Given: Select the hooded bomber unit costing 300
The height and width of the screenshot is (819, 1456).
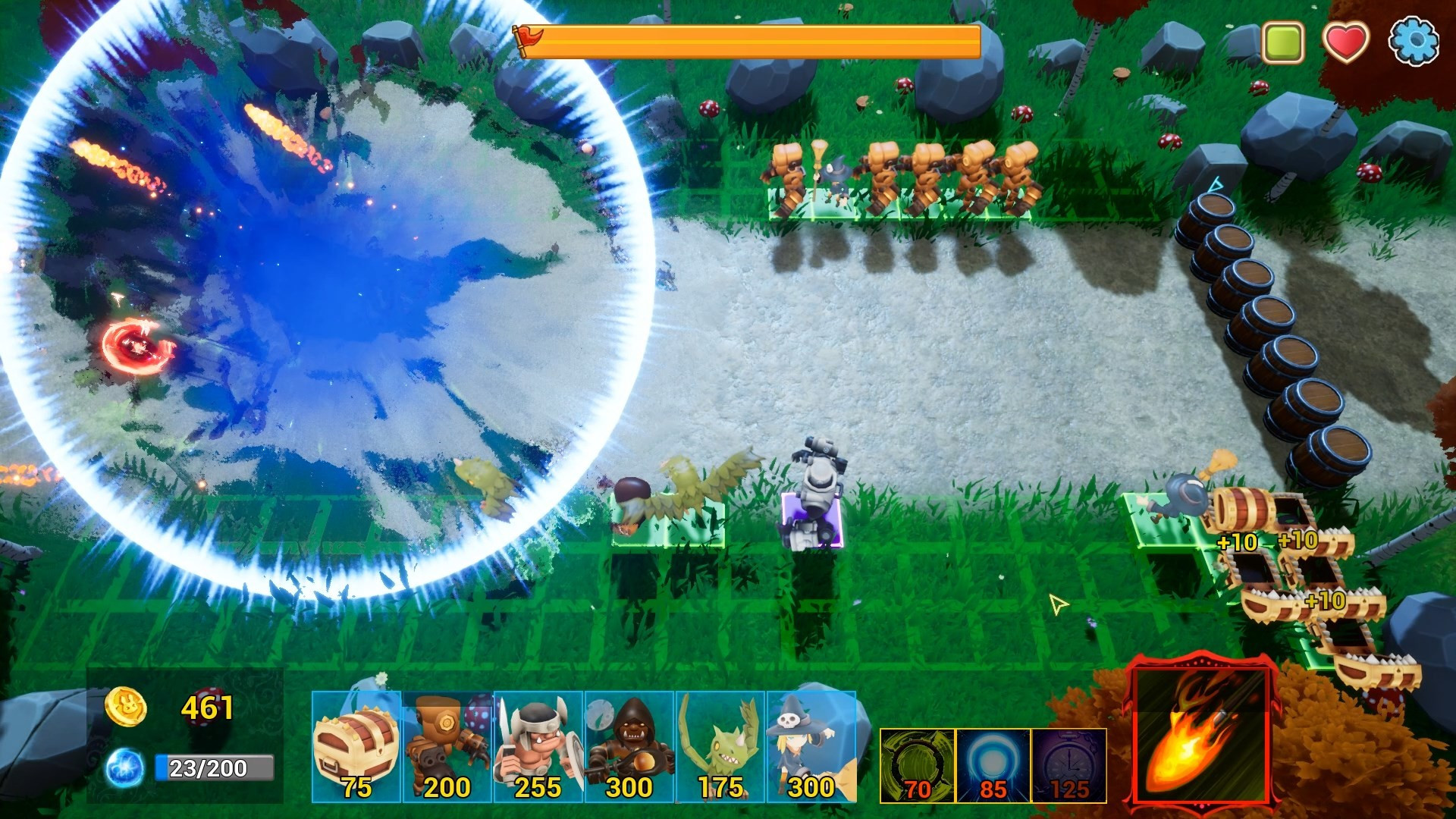Looking at the screenshot, I should (629, 746).
